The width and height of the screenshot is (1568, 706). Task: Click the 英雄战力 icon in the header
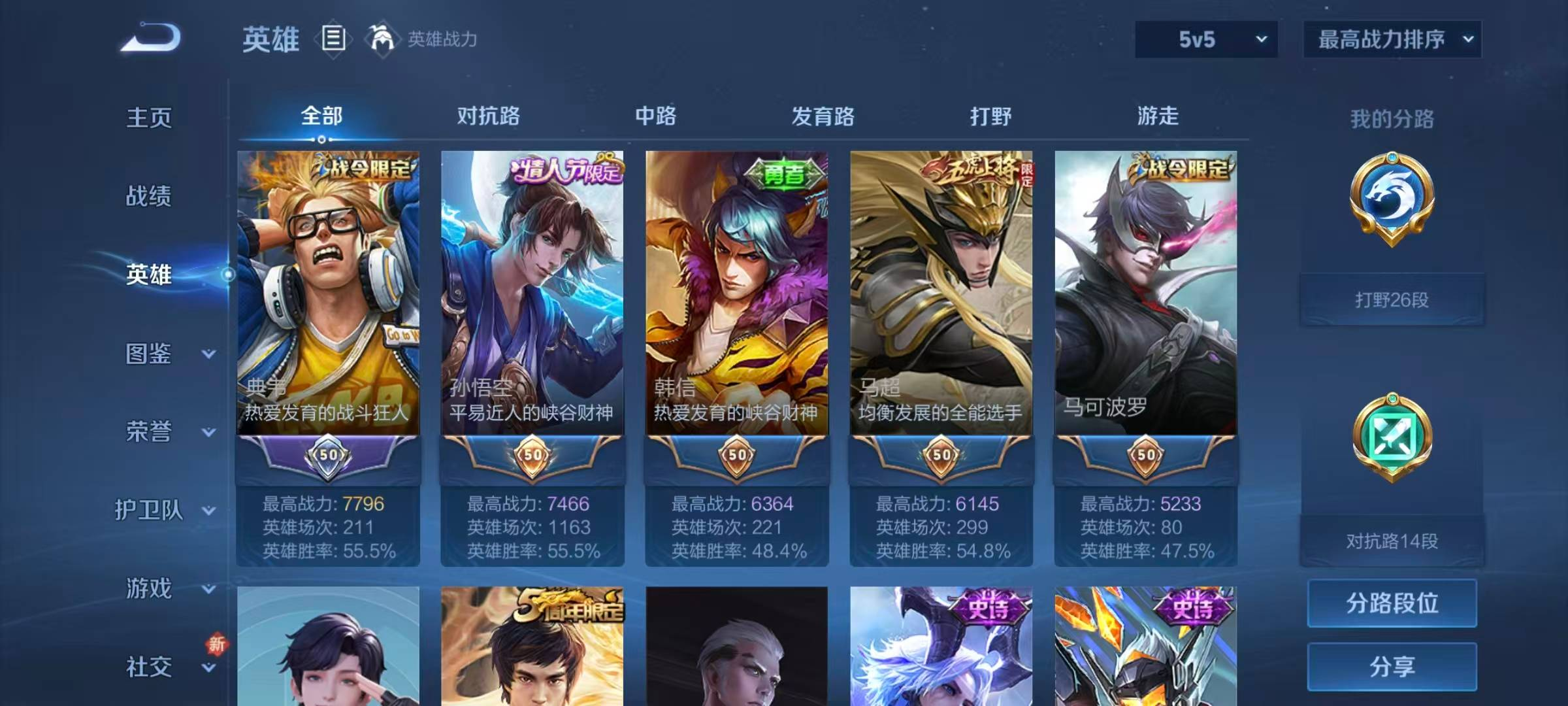pos(383,39)
